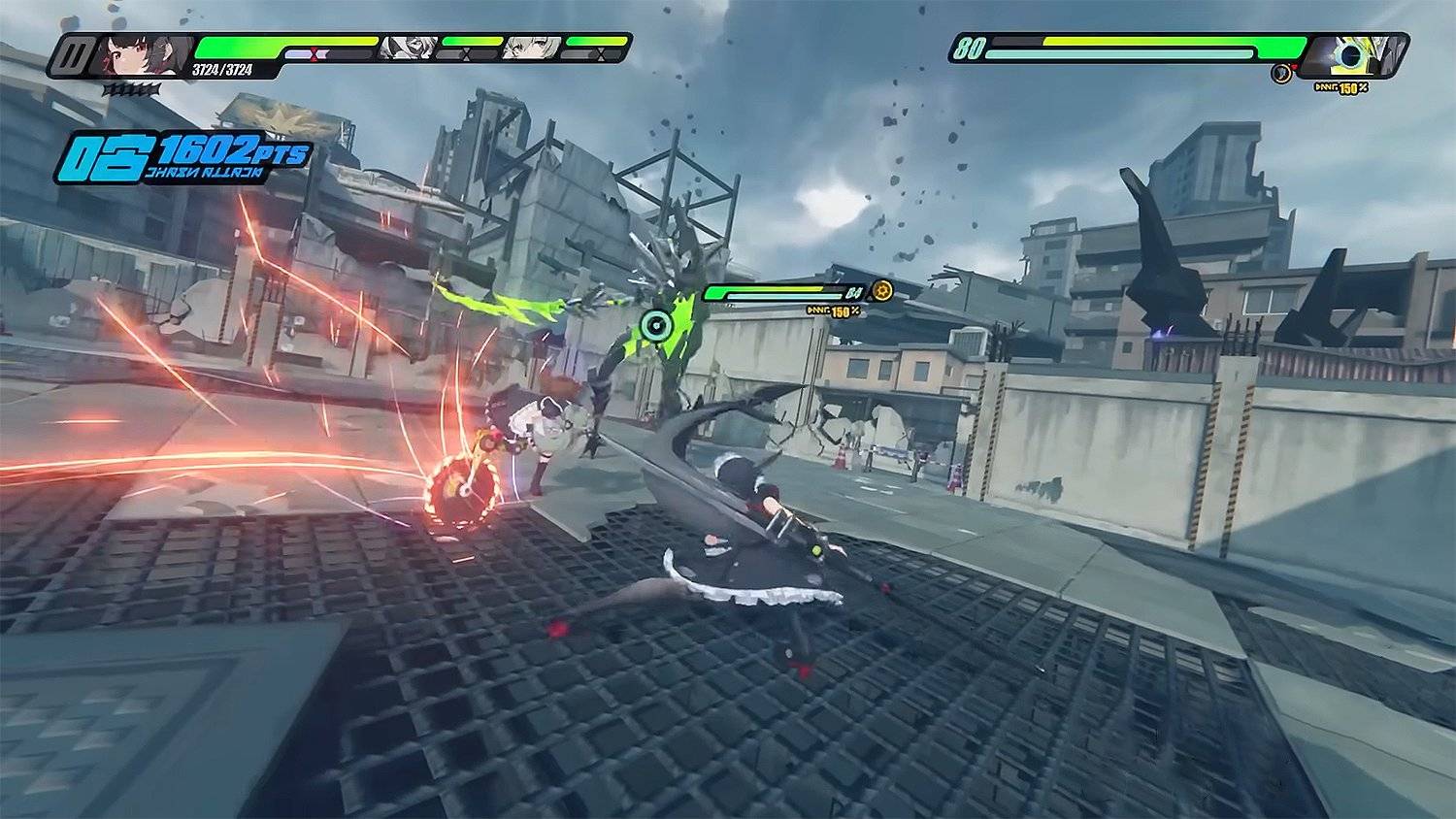Click the round status icon under the boss bar
This screenshot has width=1456, height=819.
click(x=1281, y=73)
